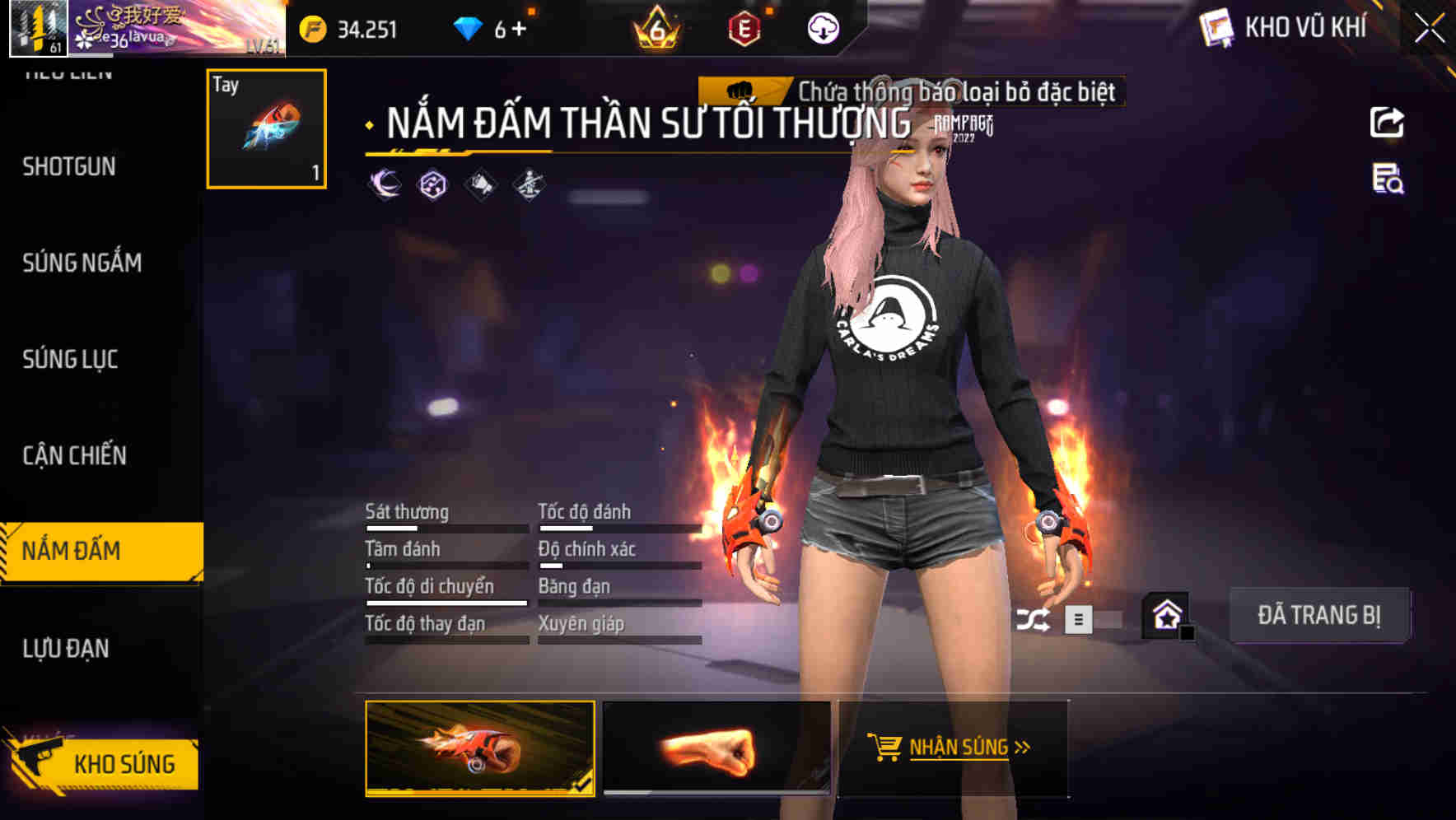
Task: Switch to the CẬN CHIẾN tab
Action: coord(74,455)
